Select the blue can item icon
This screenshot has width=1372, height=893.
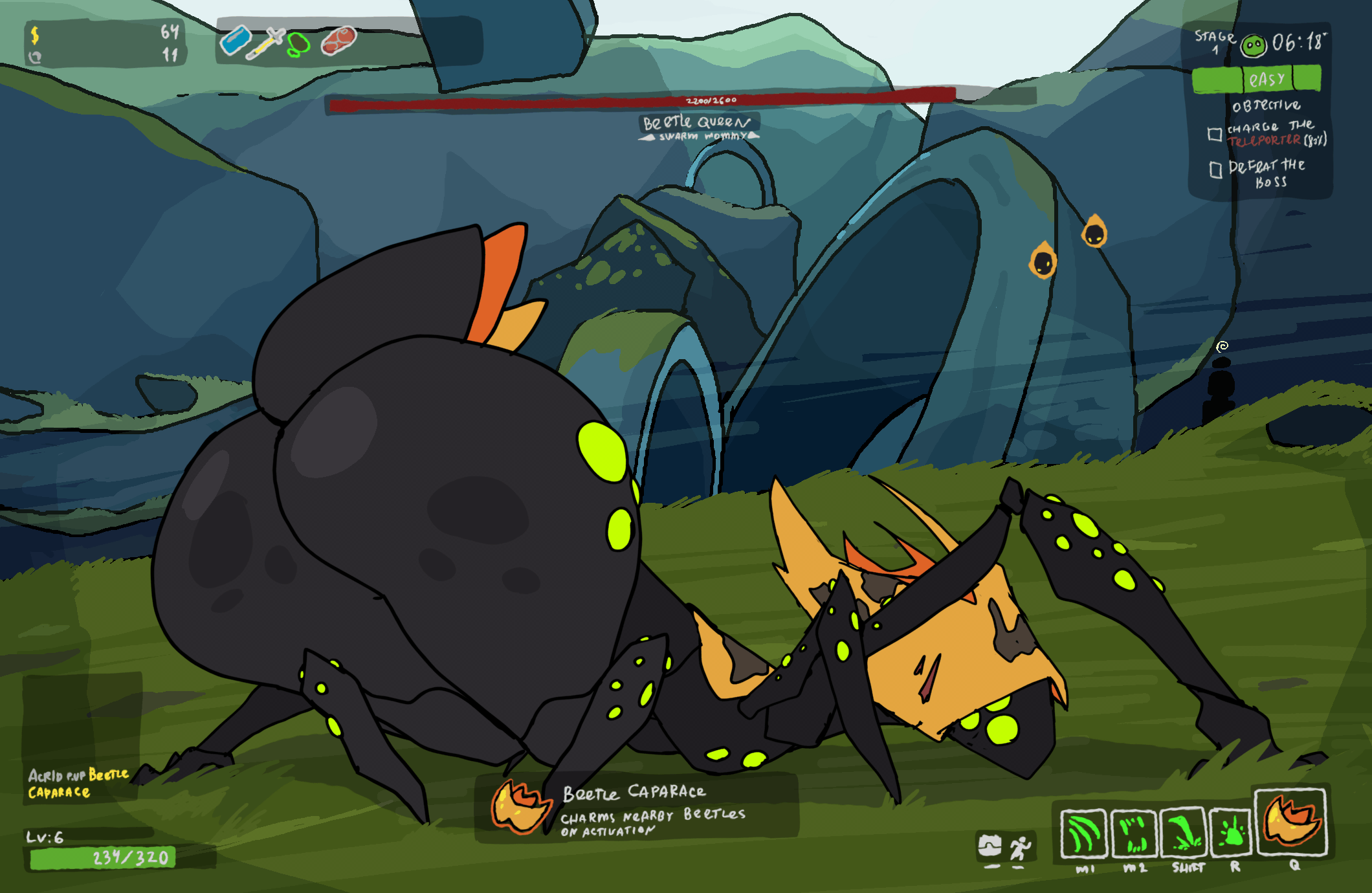(236, 40)
